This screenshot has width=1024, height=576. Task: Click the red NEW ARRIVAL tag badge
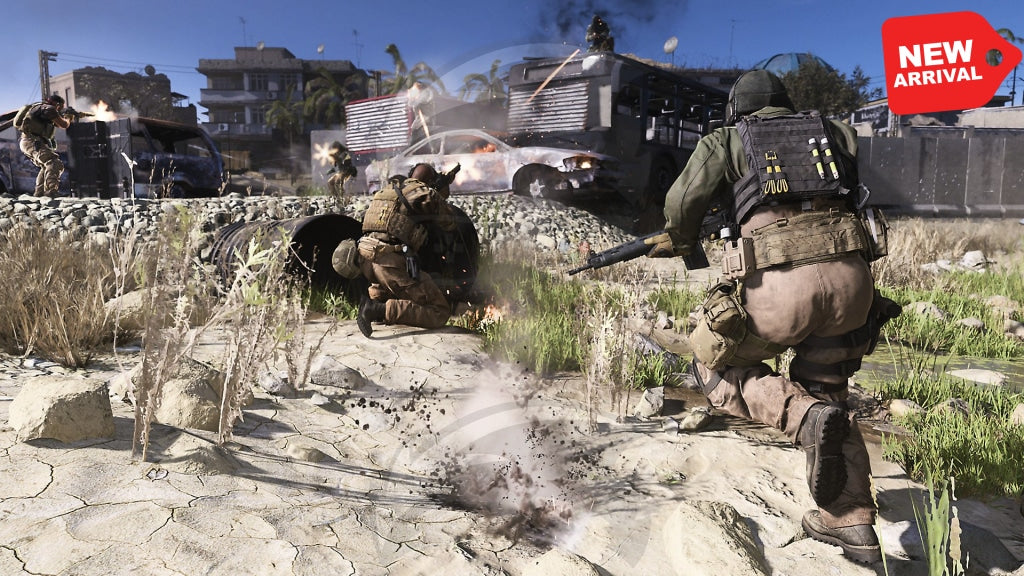tap(945, 62)
